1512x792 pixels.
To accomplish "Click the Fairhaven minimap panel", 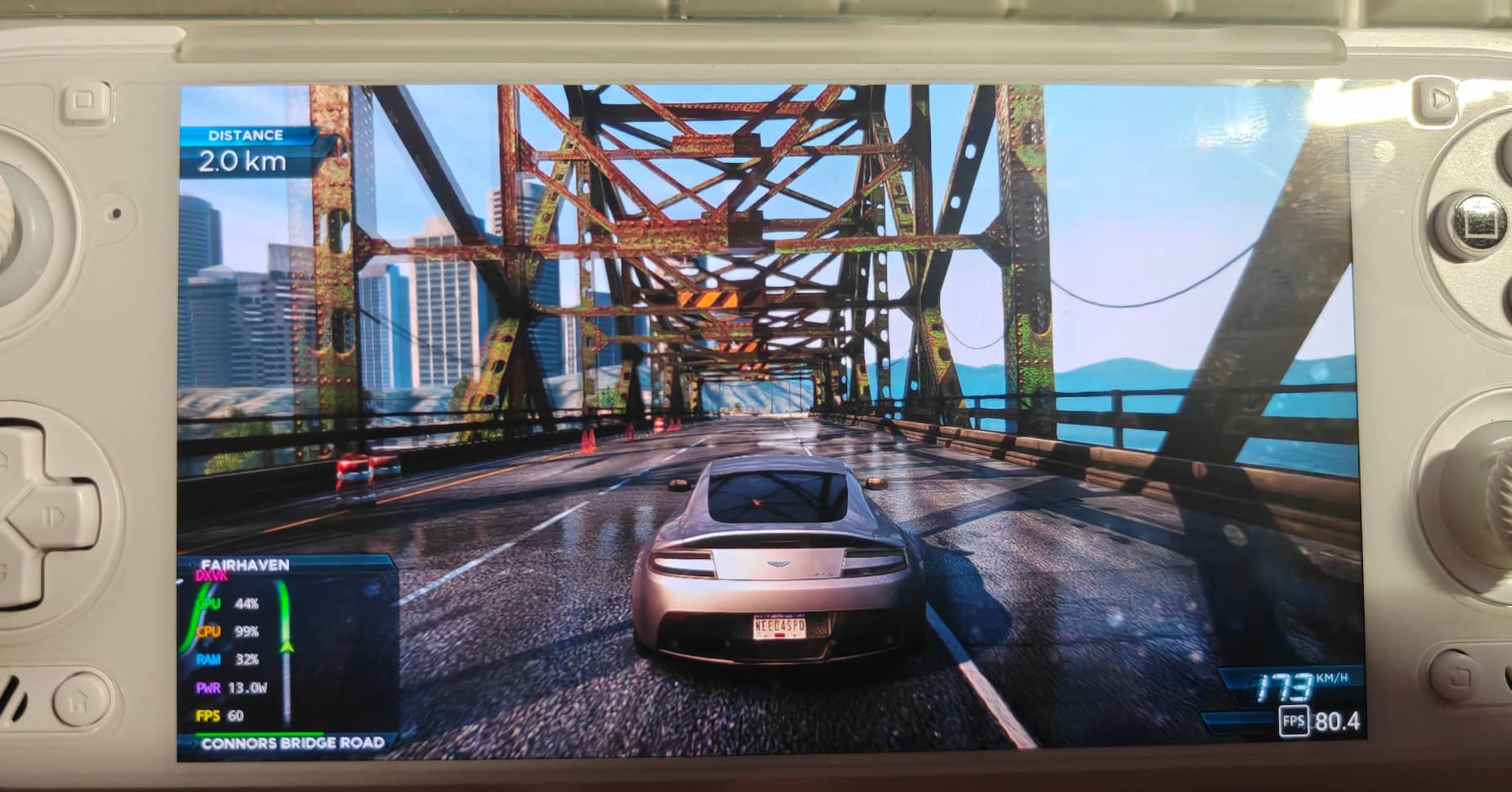I will 287,652.
